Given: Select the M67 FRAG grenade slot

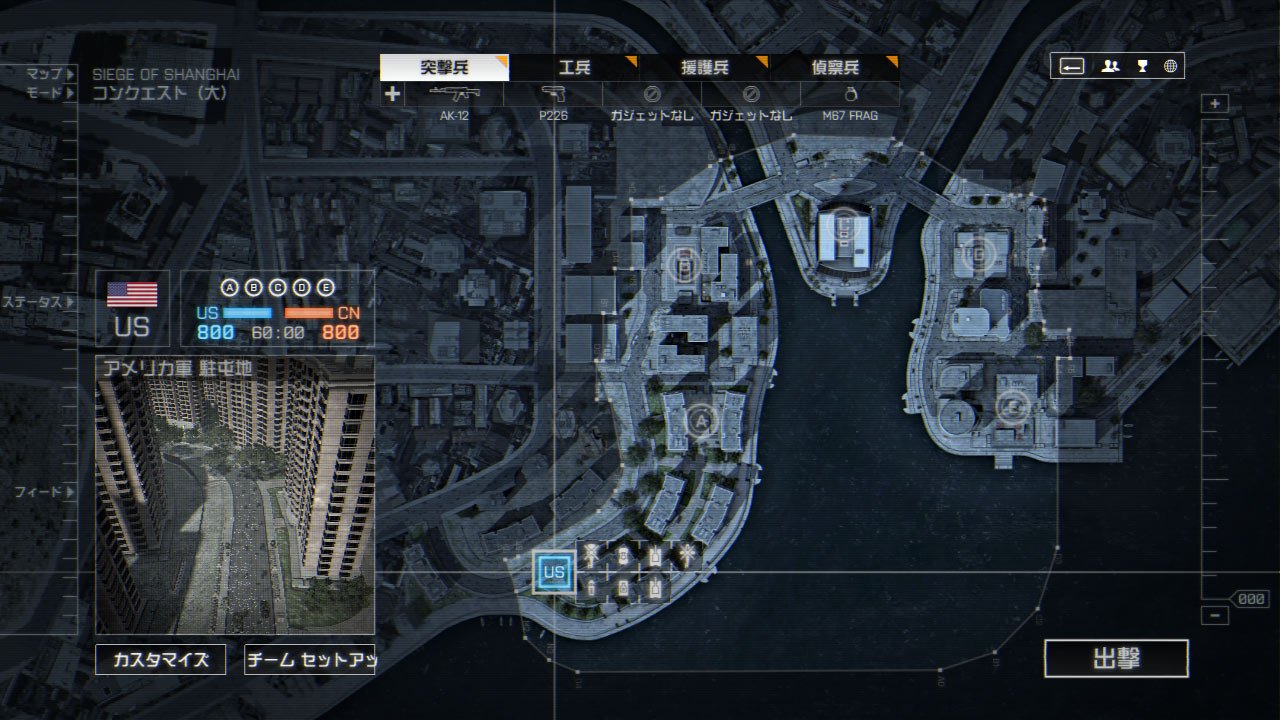Looking at the screenshot, I should [850, 102].
